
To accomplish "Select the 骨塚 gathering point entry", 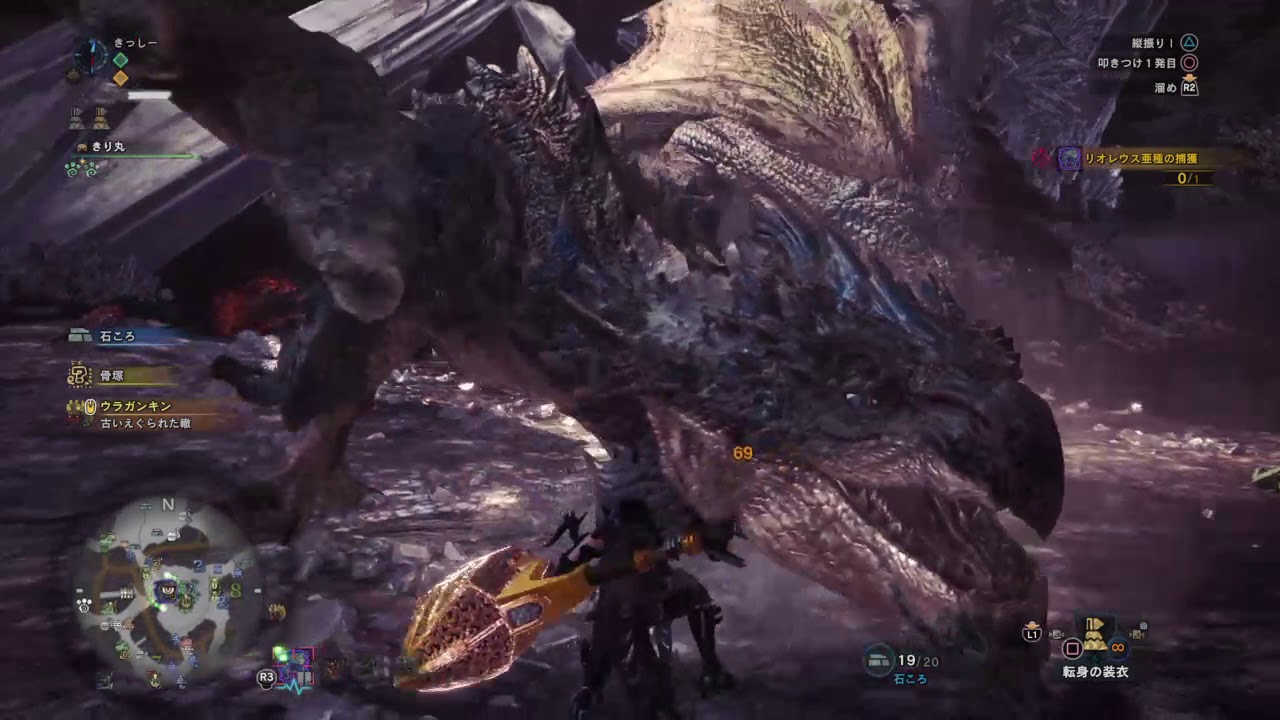I will (x=110, y=375).
